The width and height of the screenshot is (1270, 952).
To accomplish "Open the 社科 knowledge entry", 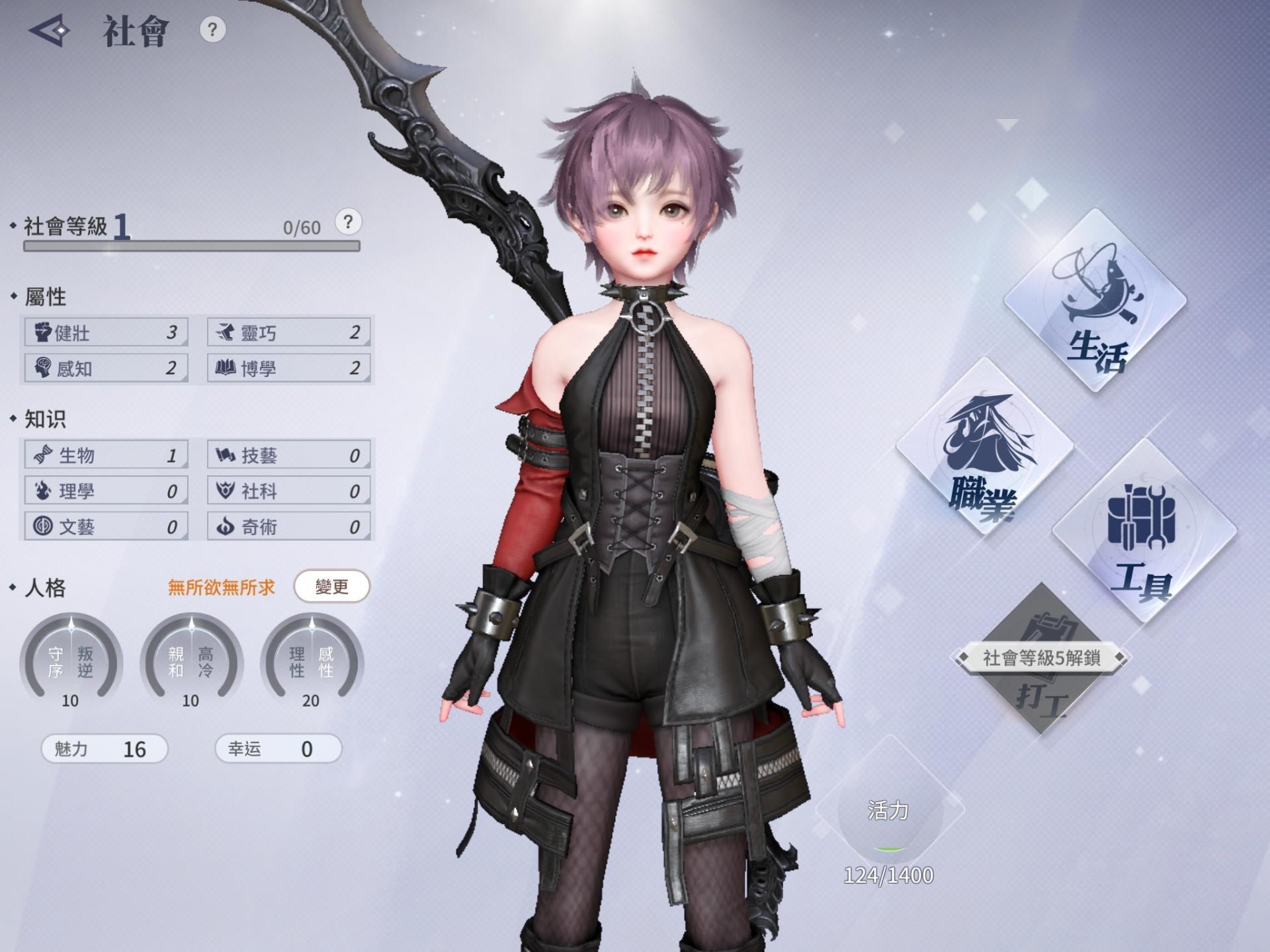I will coord(288,491).
